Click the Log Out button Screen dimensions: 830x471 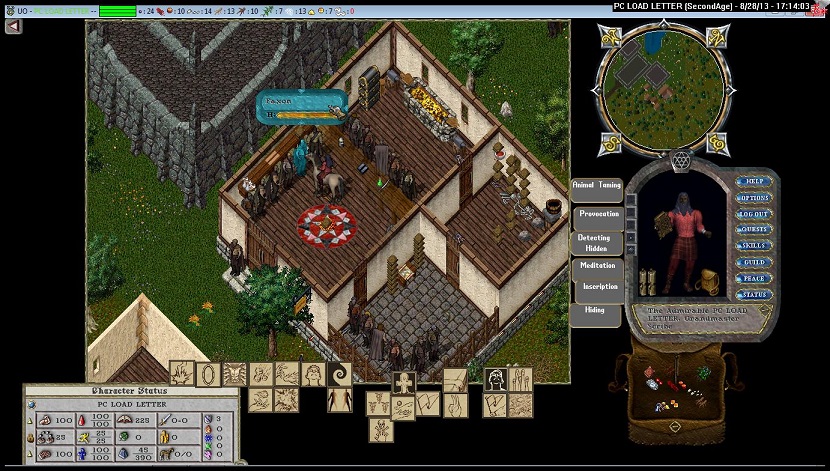click(754, 214)
